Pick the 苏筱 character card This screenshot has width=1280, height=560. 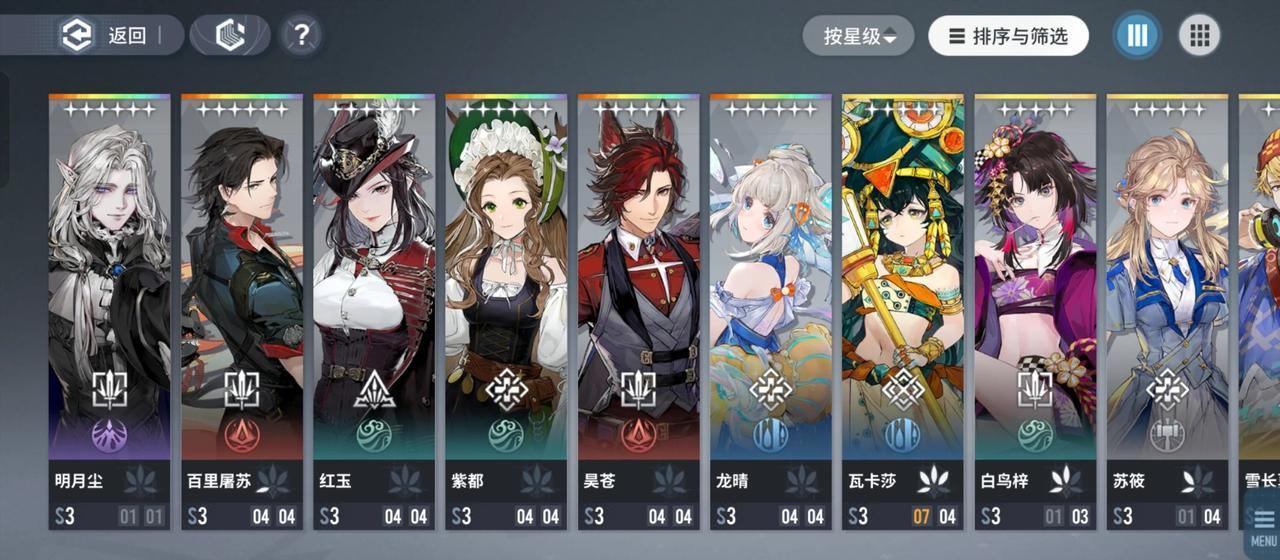1166,300
